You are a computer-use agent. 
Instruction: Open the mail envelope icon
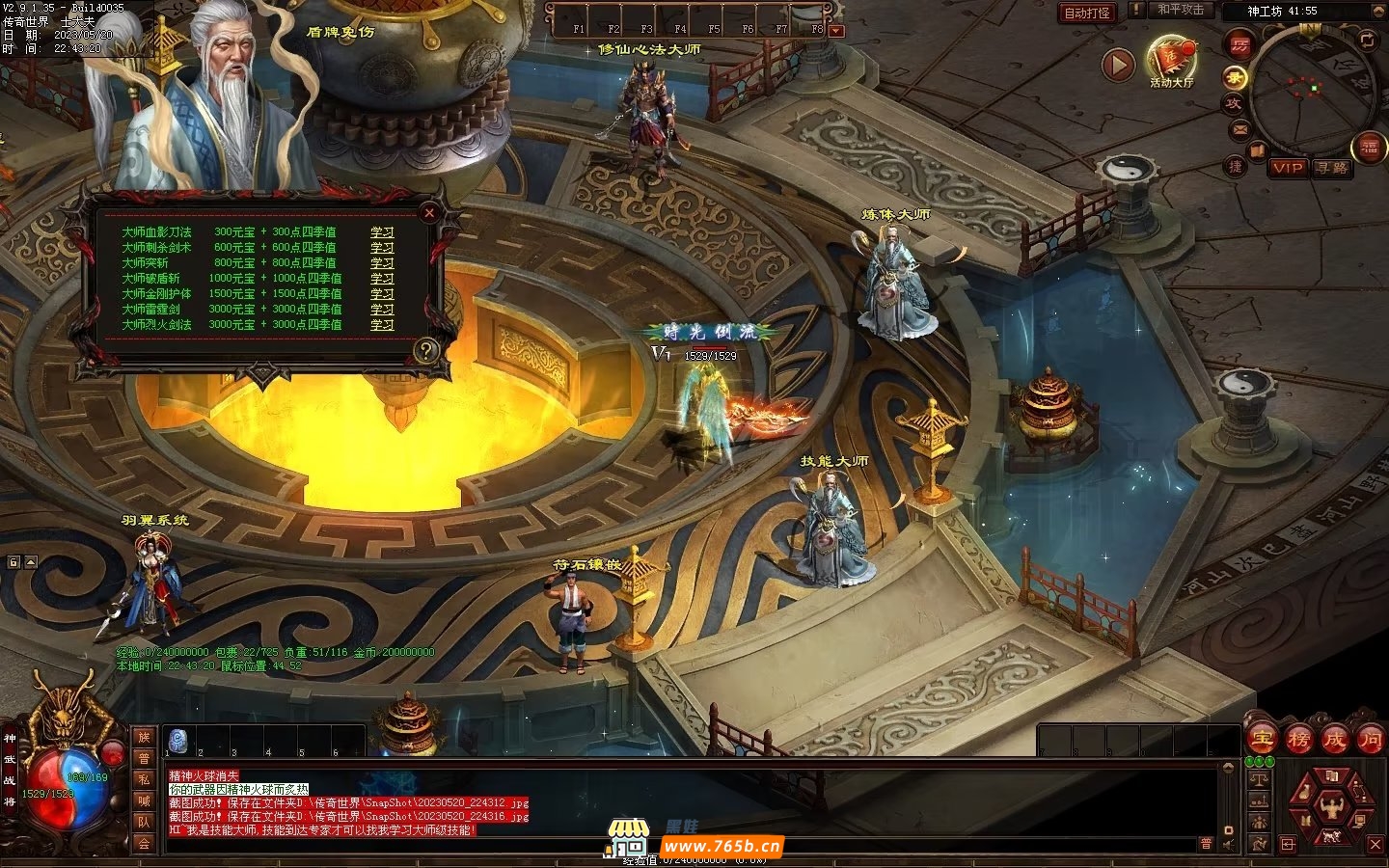tap(1239, 128)
